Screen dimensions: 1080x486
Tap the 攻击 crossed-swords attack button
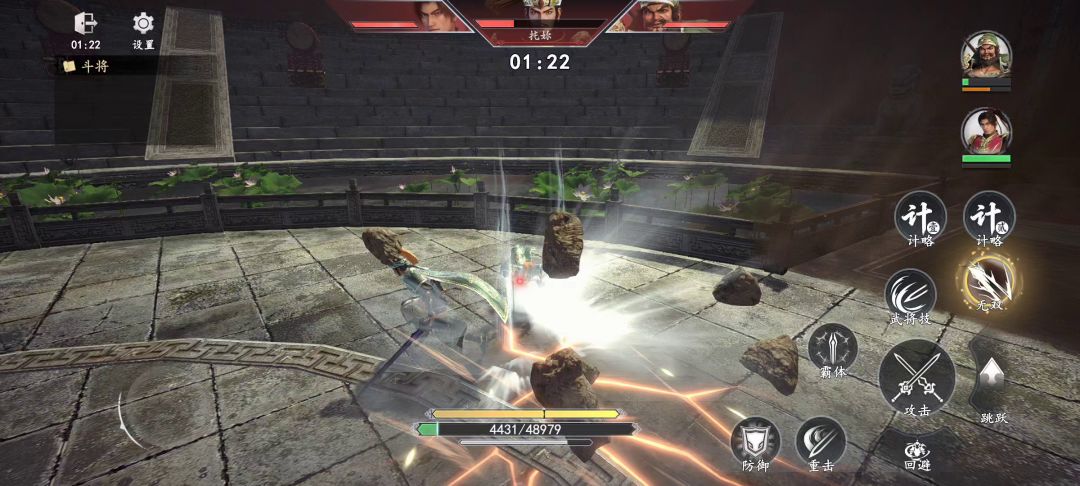tap(916, 378)
